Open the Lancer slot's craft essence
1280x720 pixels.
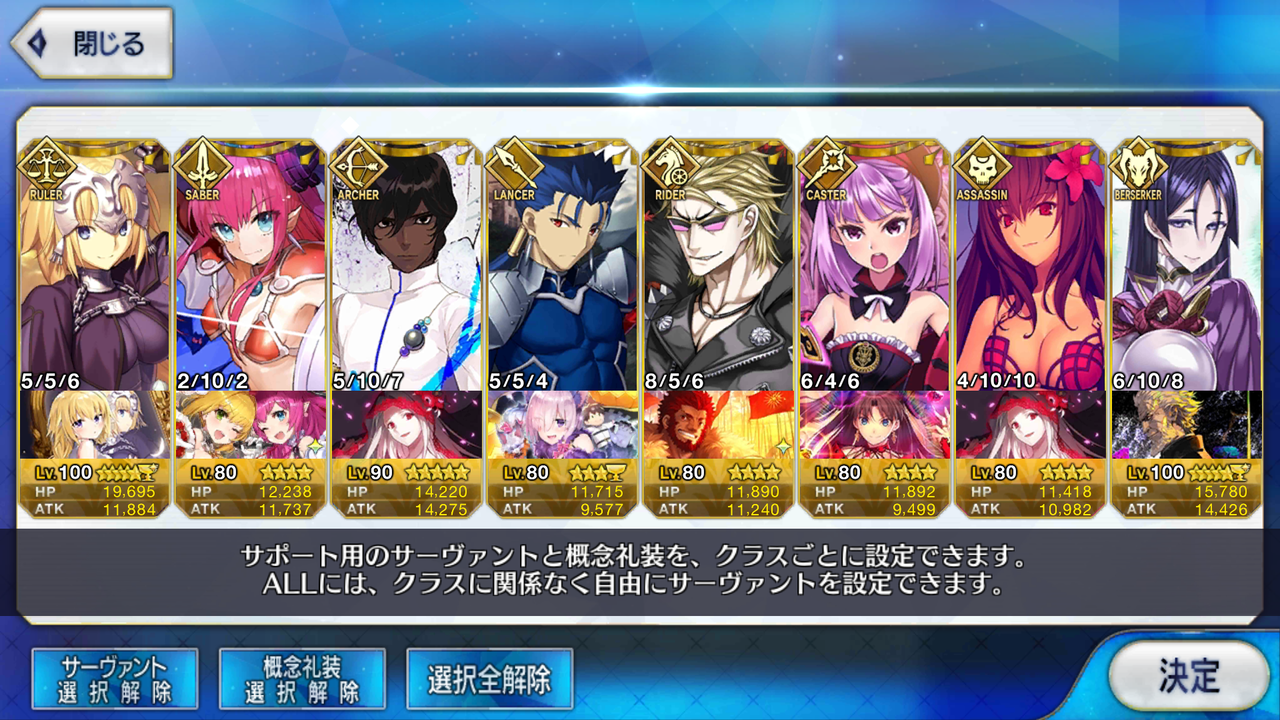[562, 425]
